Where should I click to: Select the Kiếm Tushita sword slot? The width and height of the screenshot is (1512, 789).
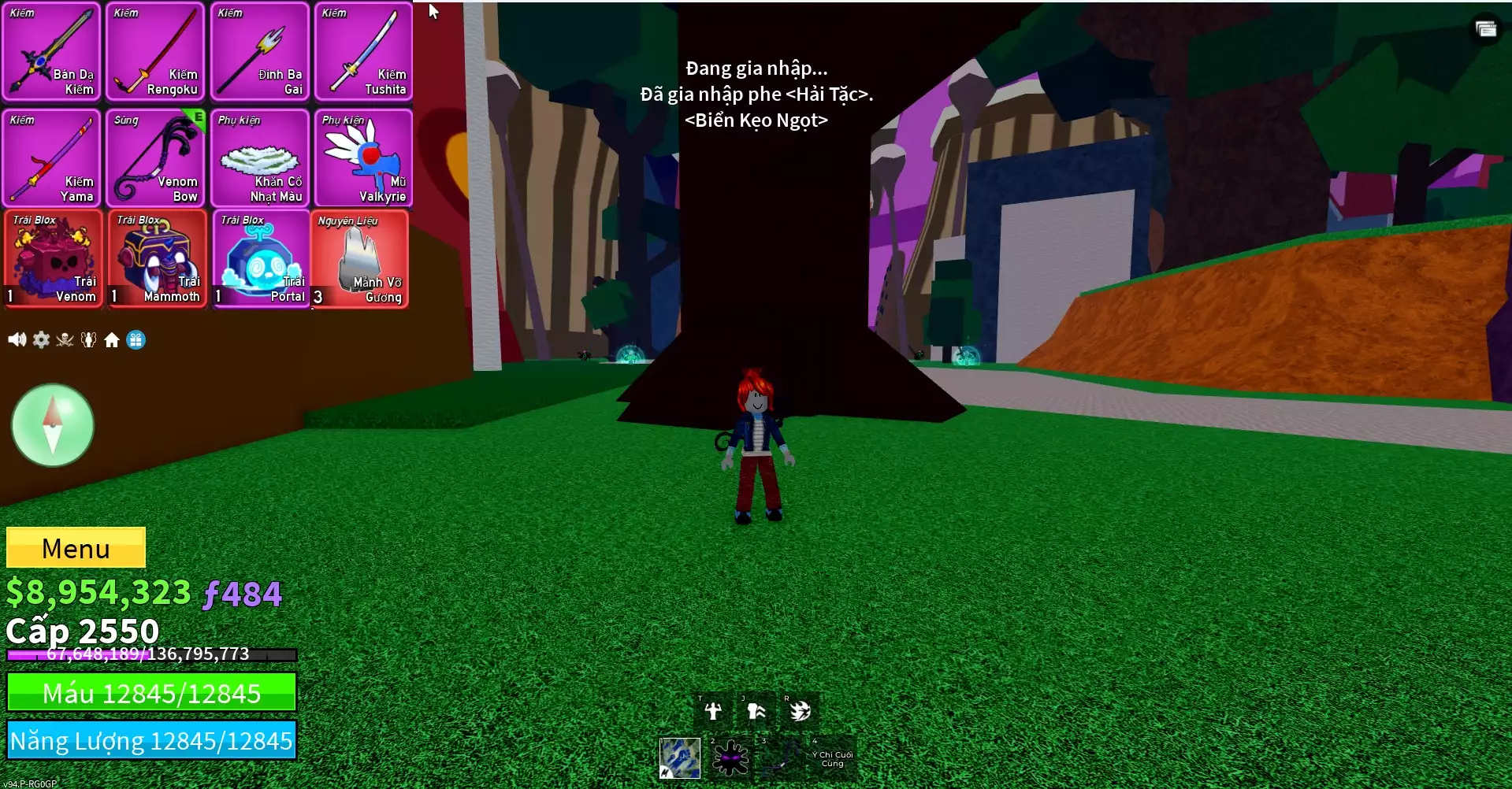[363, 52]
